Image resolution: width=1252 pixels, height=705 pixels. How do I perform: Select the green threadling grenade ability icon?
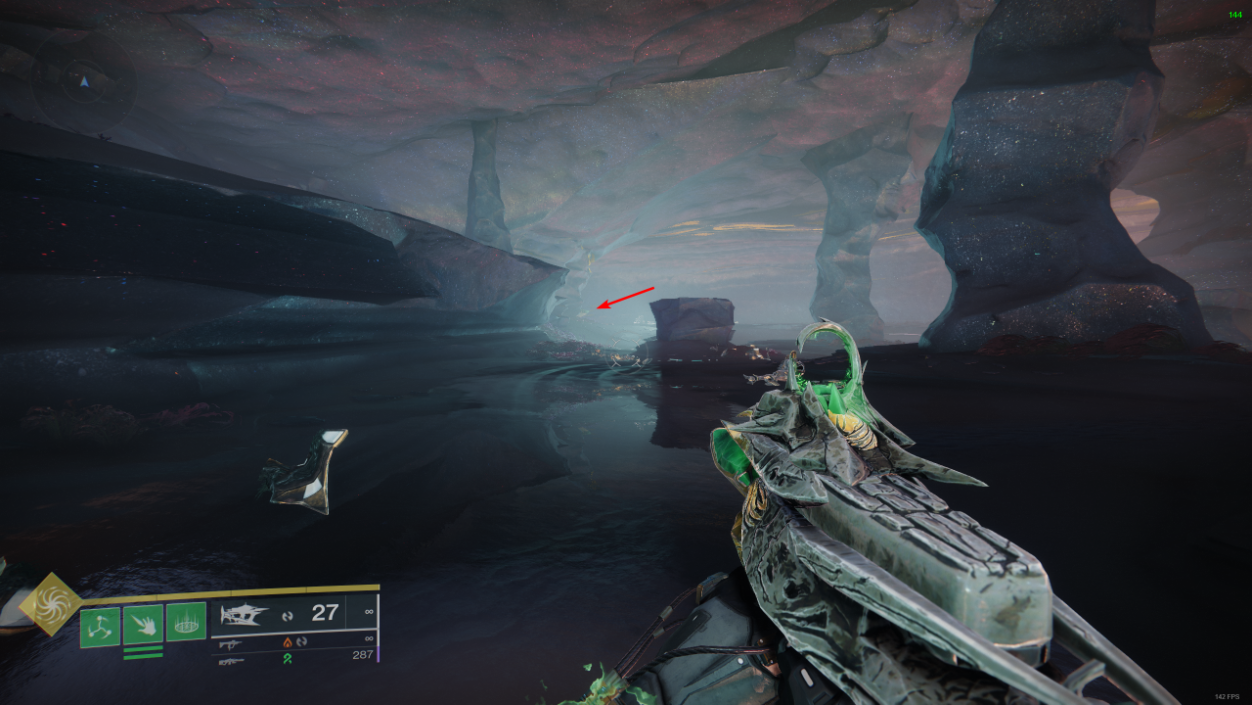tap(100, 627)
